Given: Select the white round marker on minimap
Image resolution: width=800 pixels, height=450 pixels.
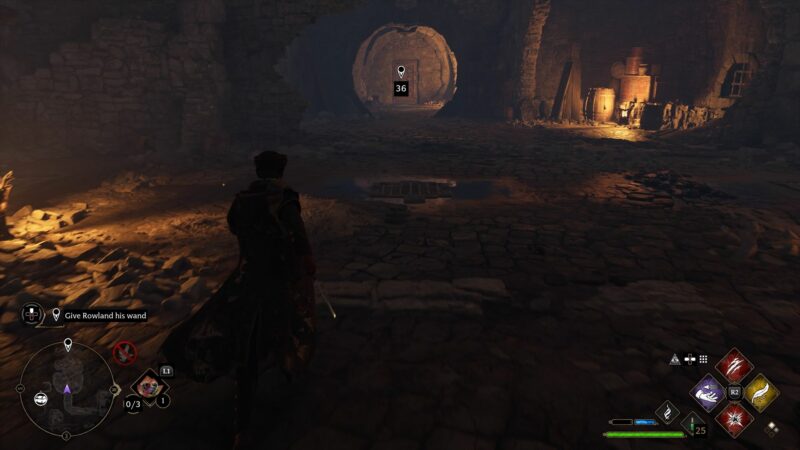Looking at the screenshot, I should click(x=42, y=398).
